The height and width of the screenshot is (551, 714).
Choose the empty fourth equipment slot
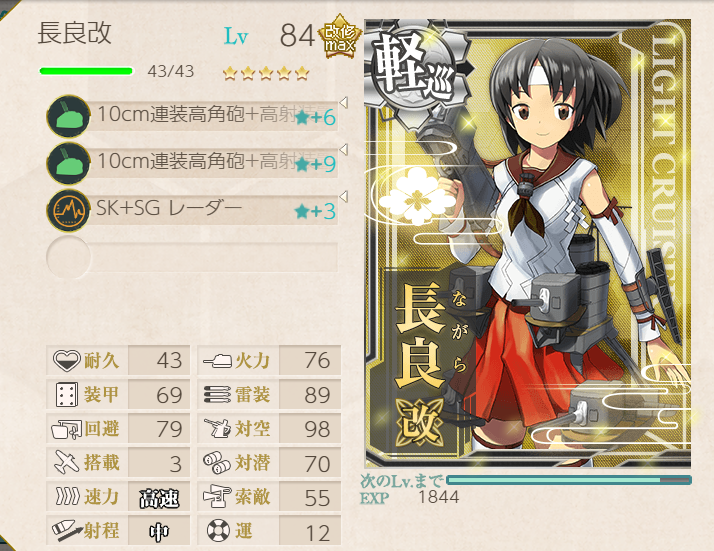point(195,256)
